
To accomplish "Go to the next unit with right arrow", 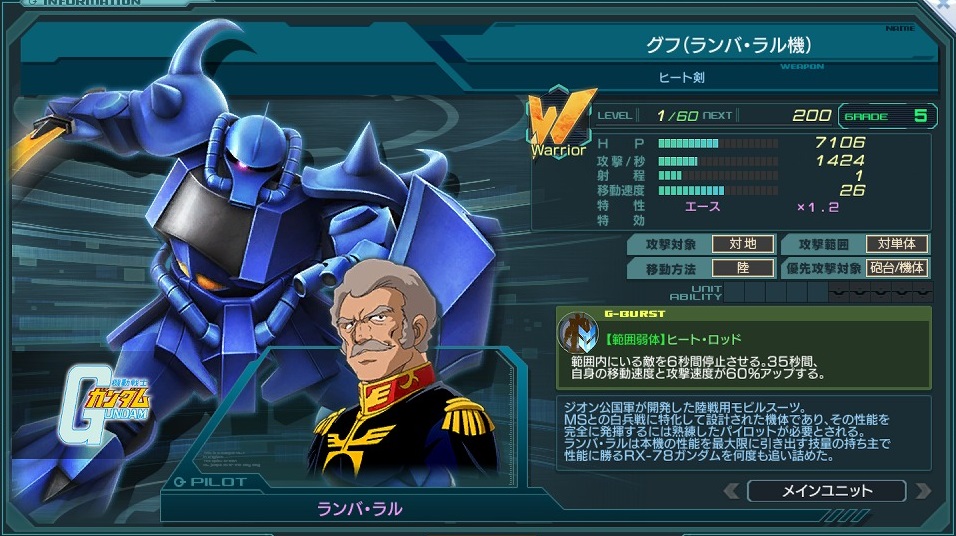I will [922, 491].
